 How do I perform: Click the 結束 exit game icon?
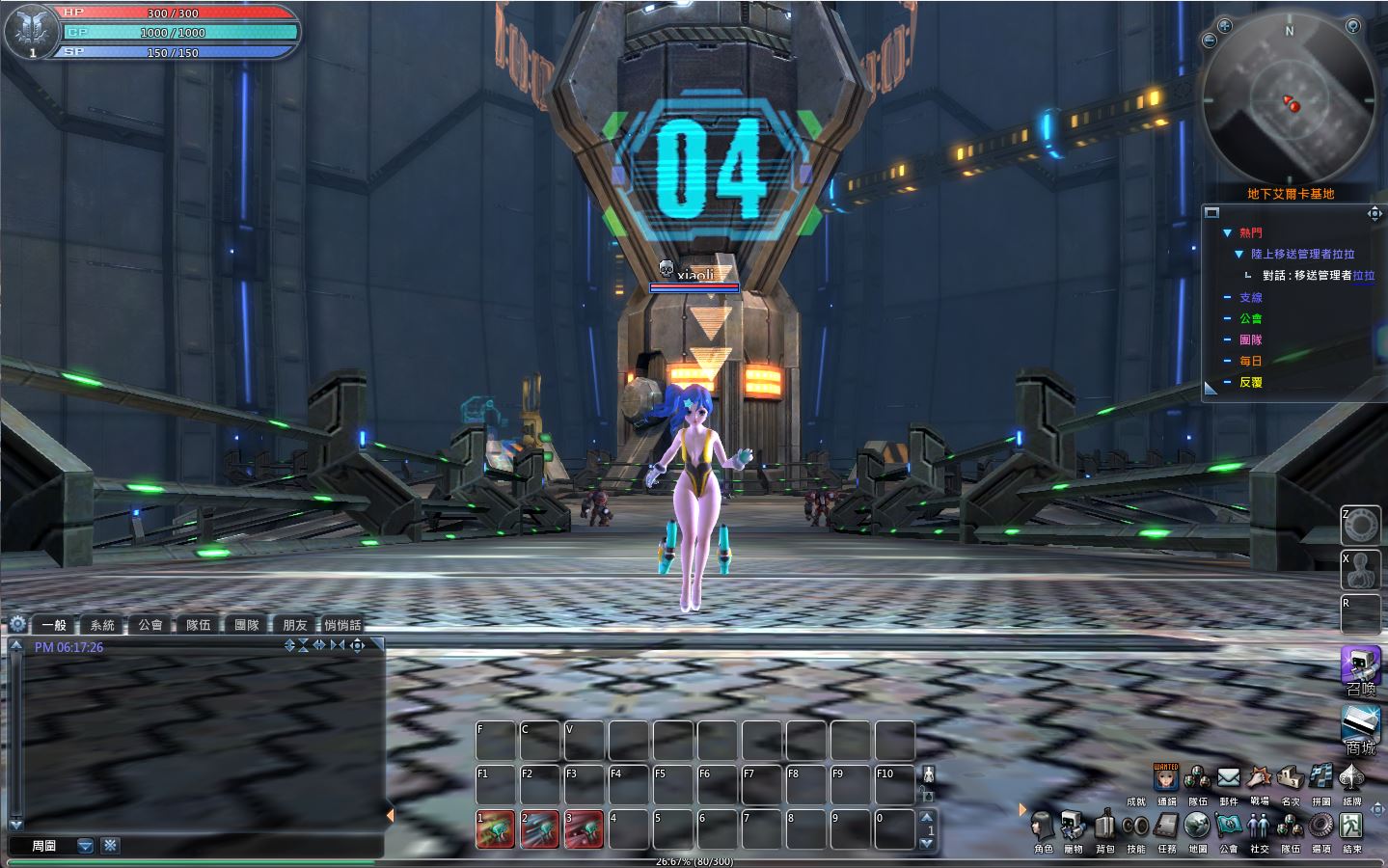point(1351,827)
